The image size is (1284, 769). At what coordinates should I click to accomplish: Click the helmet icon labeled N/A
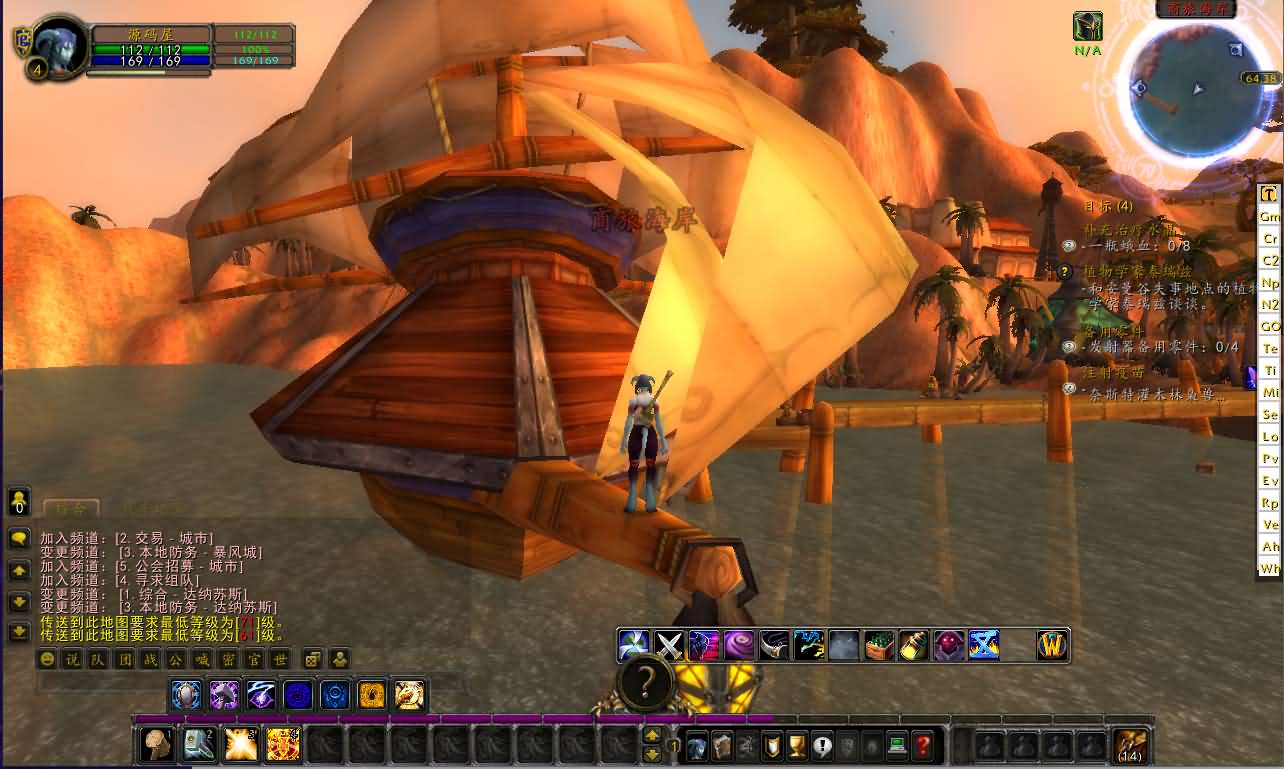1088,27
